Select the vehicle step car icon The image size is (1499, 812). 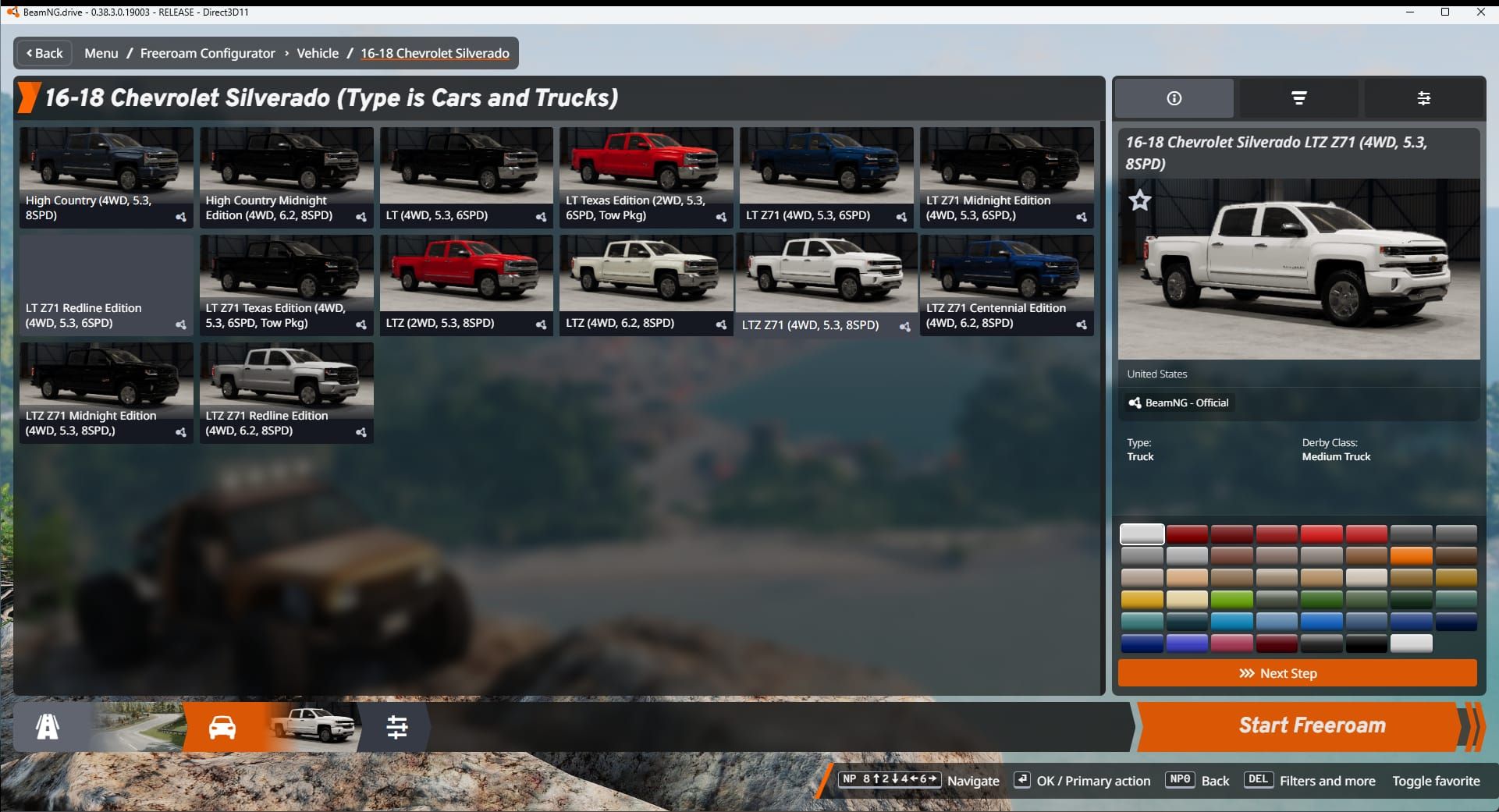click(224, 726)
